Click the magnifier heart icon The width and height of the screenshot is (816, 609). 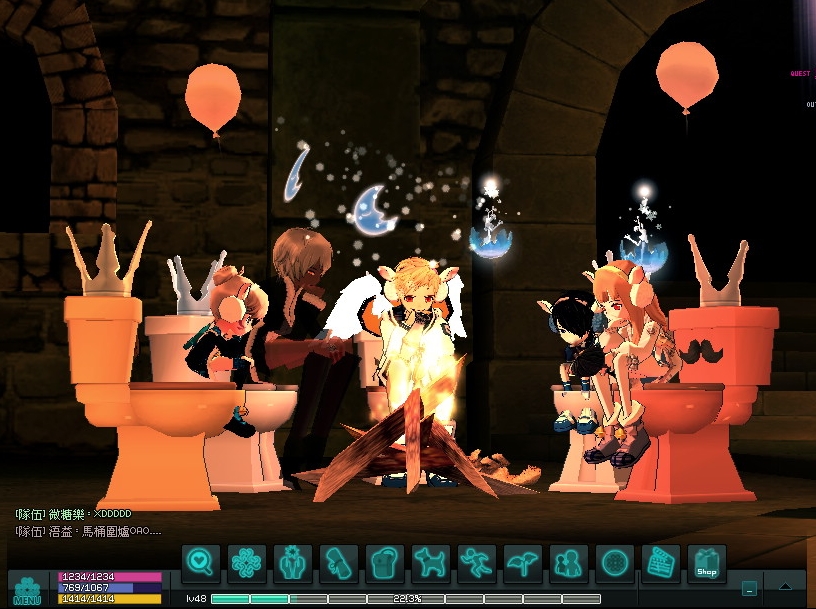200,564
